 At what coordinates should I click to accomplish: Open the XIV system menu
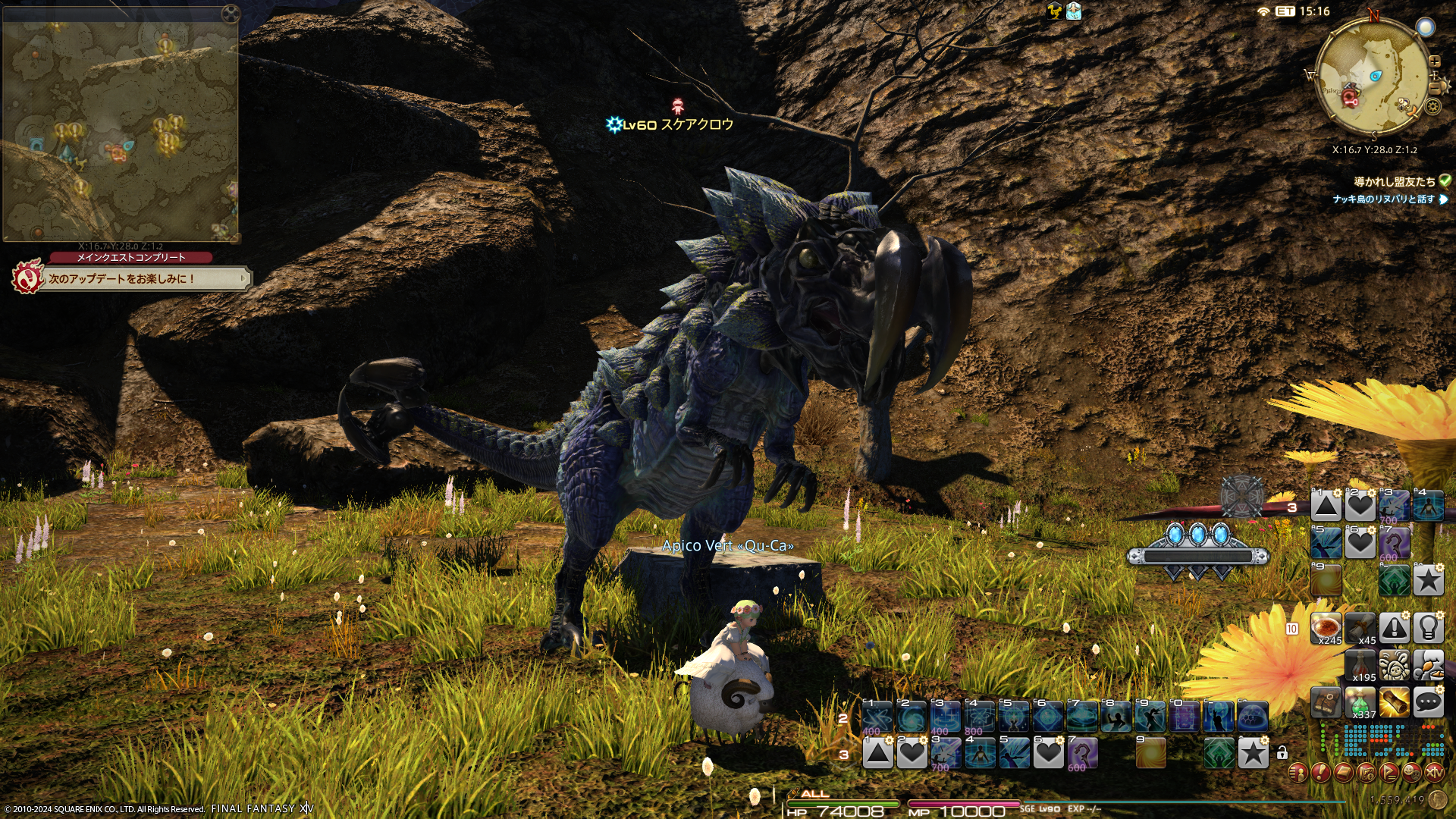[x=1434, y=773]
